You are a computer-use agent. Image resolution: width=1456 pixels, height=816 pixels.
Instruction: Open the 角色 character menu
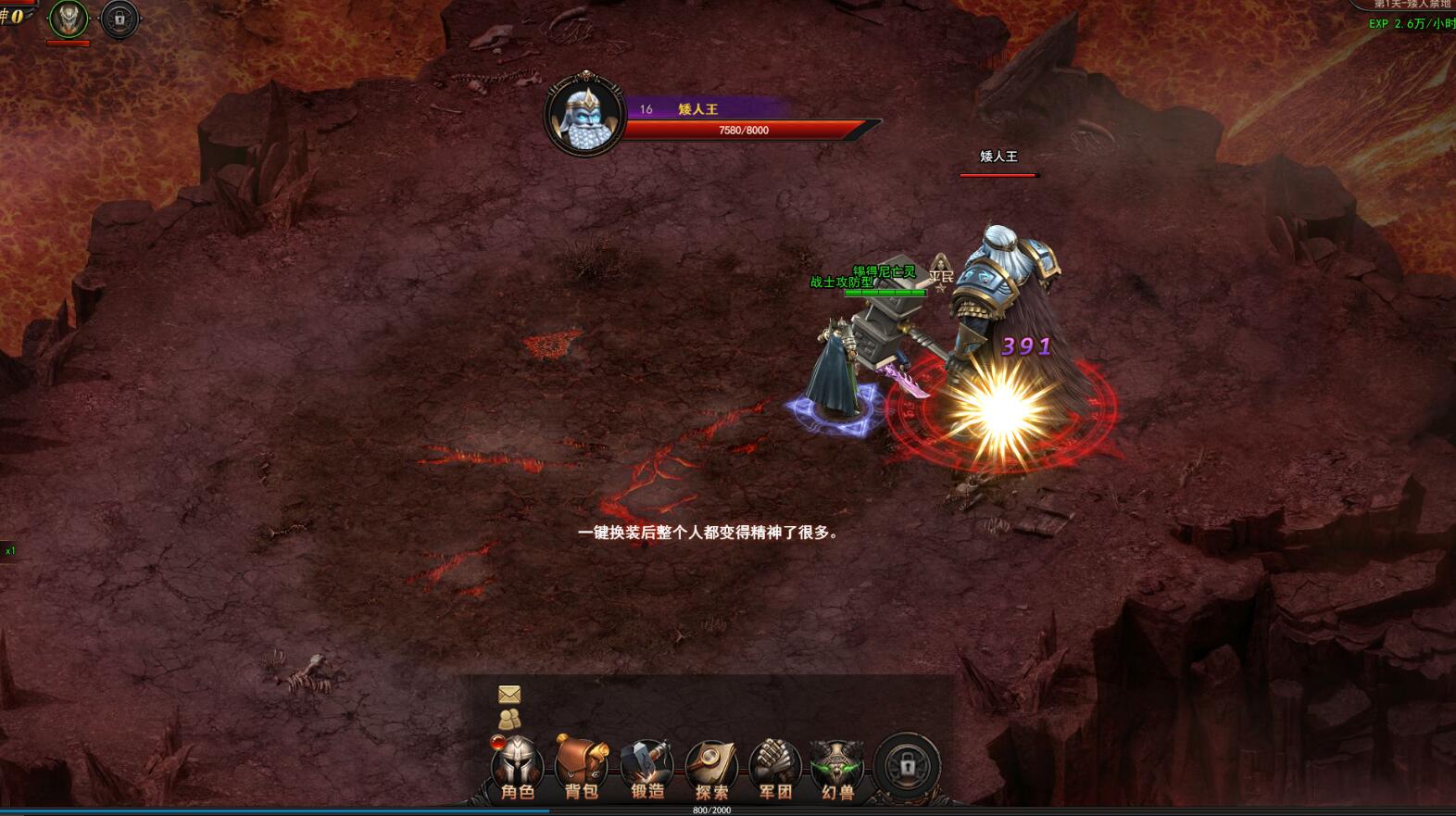(x=517, y=768)
